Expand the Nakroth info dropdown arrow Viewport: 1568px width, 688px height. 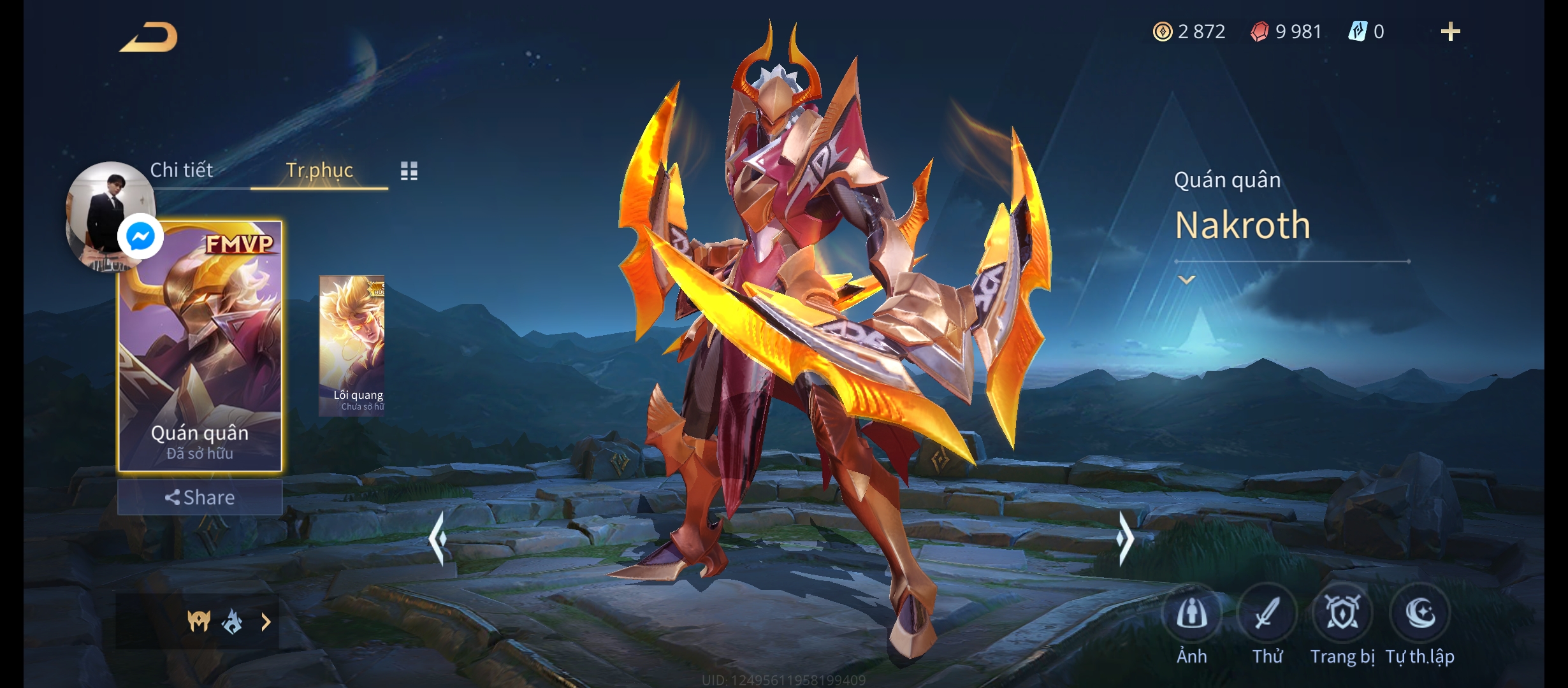1186,280
